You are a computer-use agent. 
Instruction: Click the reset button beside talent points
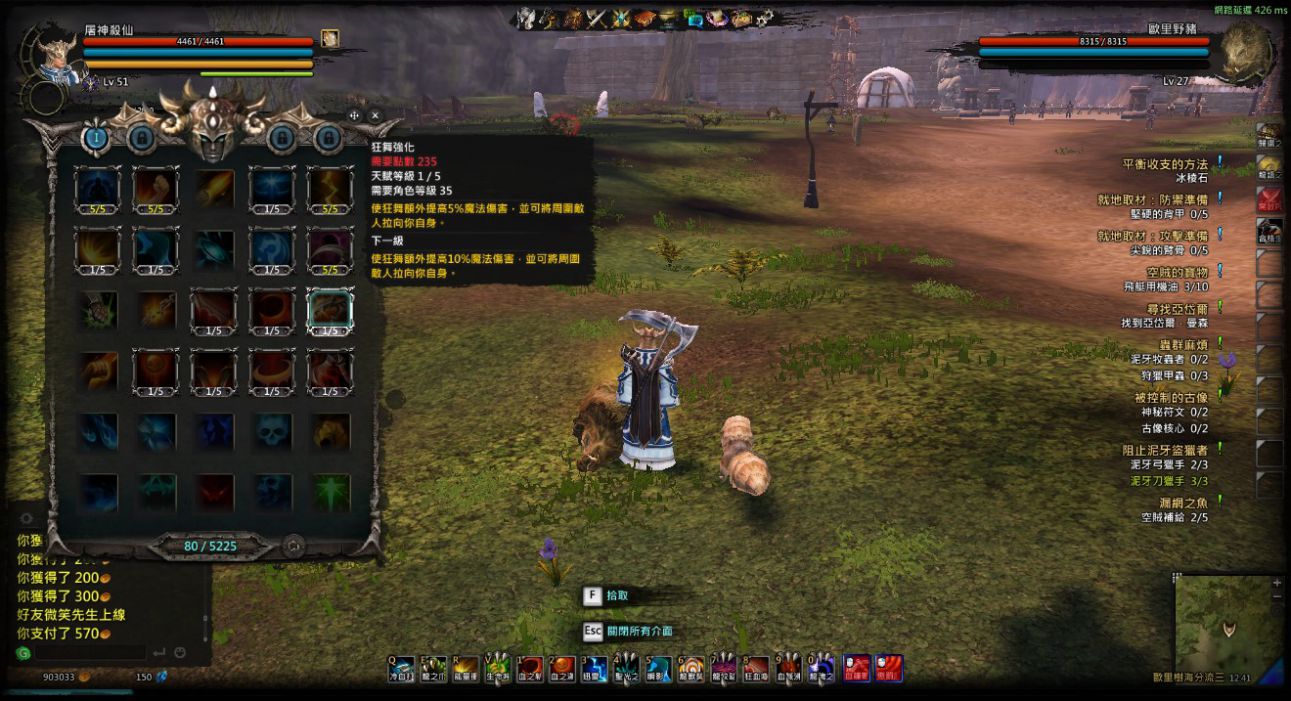pos(293,546)
